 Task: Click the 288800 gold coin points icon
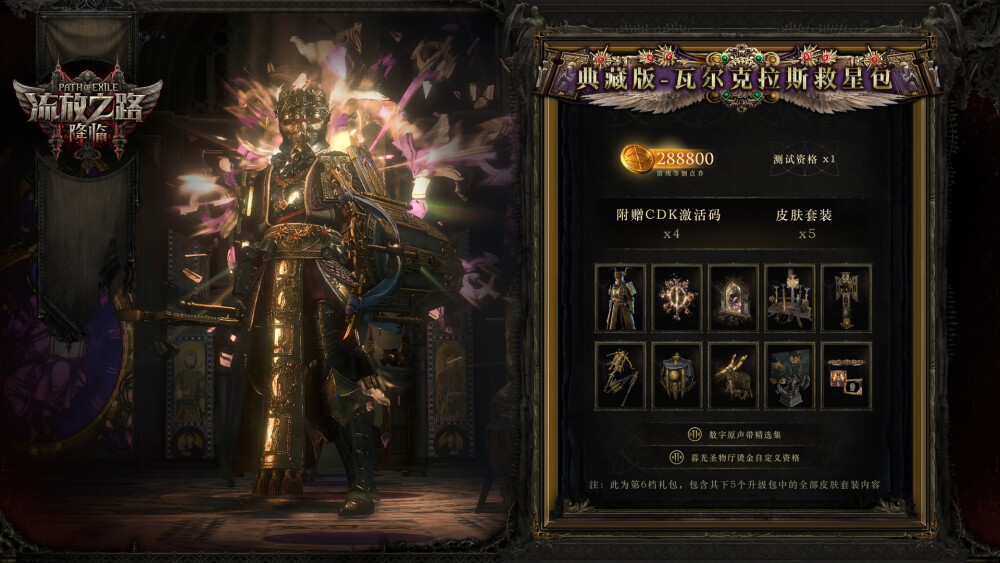pyautogui.click(x=637, y=159)
